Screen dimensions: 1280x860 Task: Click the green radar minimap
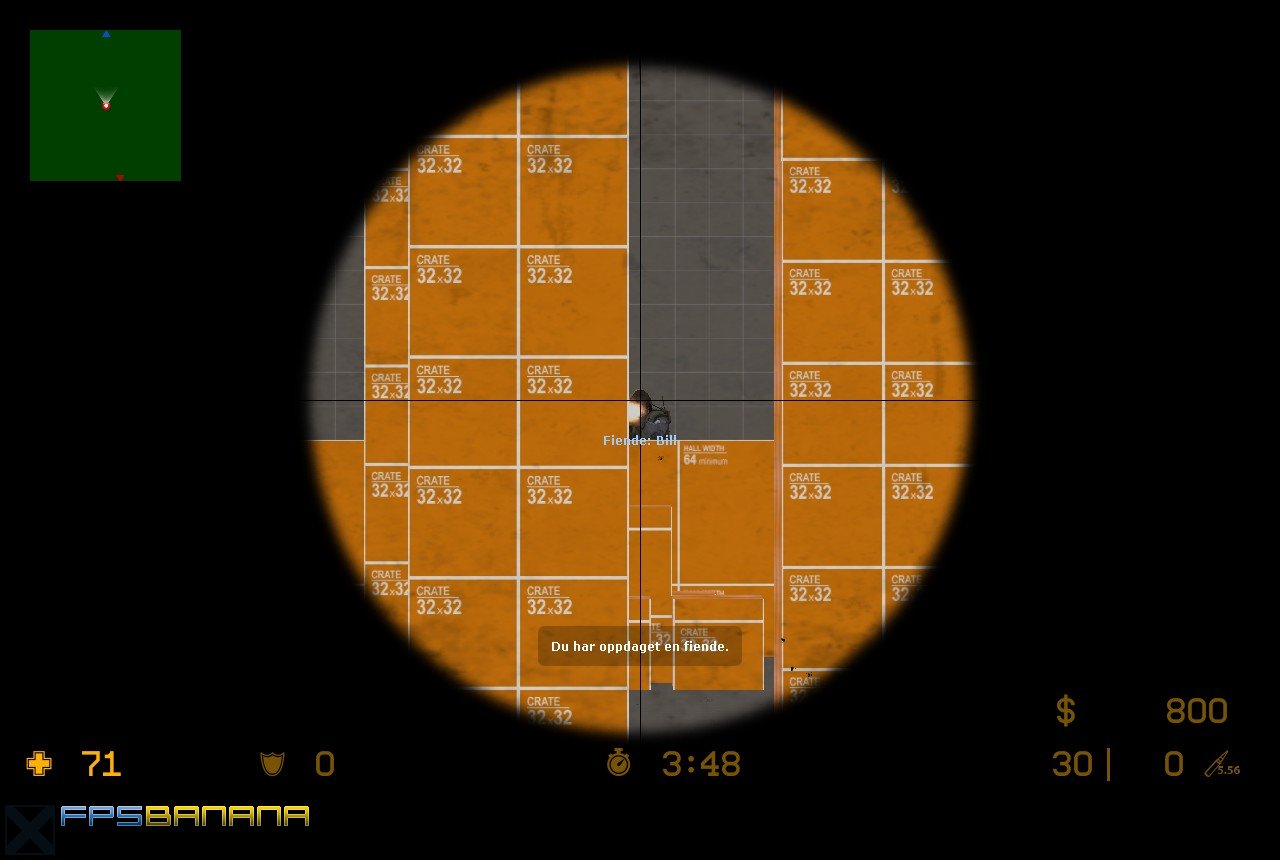pos(105,105)
